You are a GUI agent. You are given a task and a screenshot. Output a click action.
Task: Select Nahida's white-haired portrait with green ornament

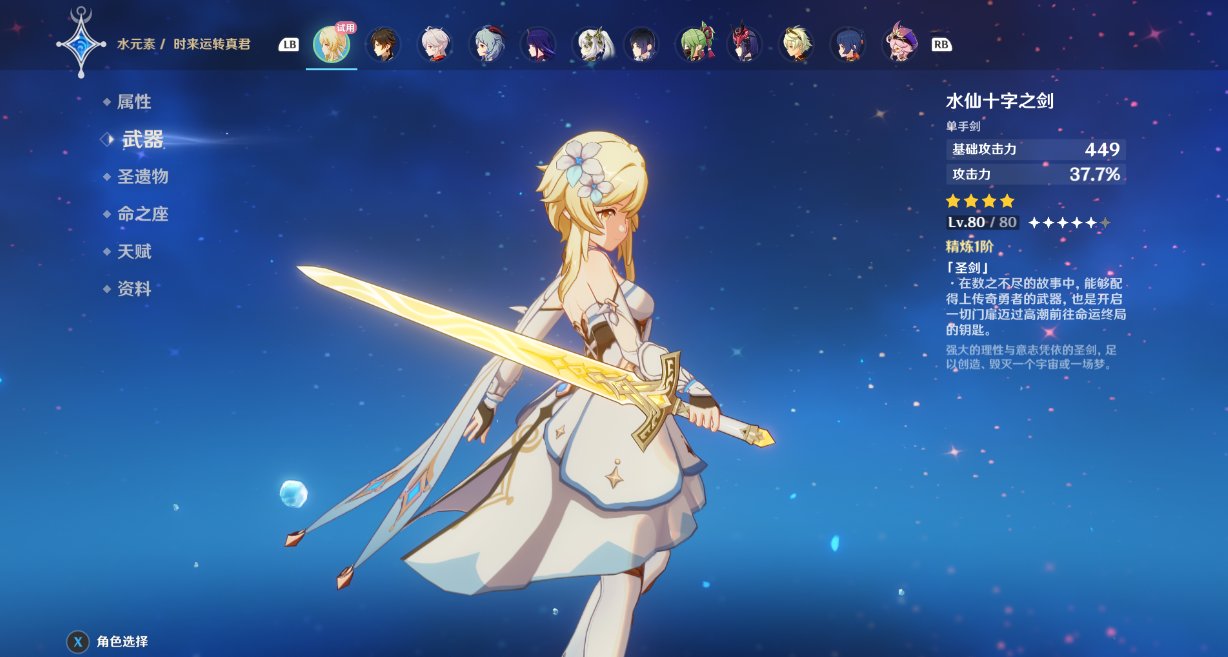click(590, 45)
